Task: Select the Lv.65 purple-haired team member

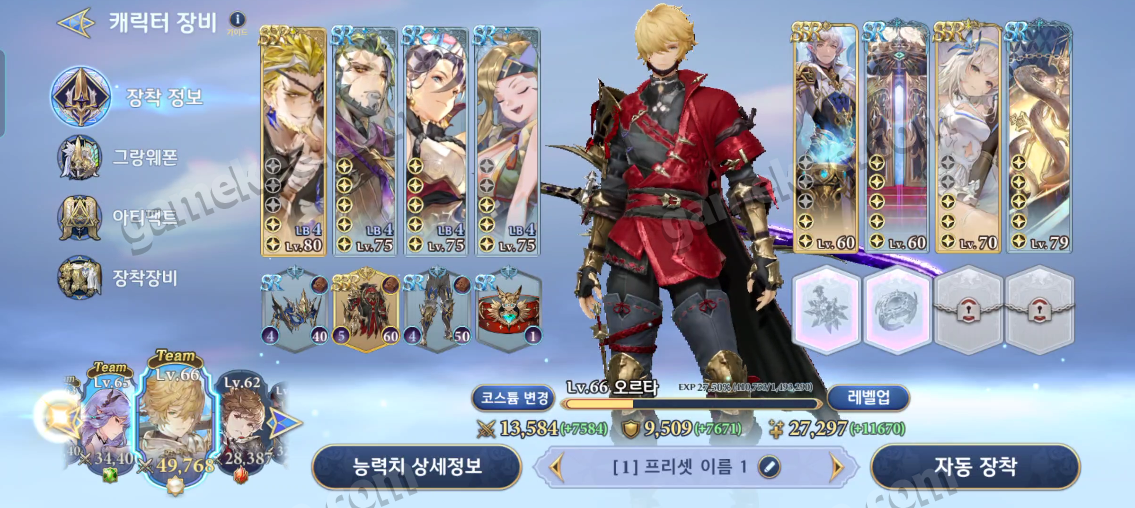Action: pos(109,420)
